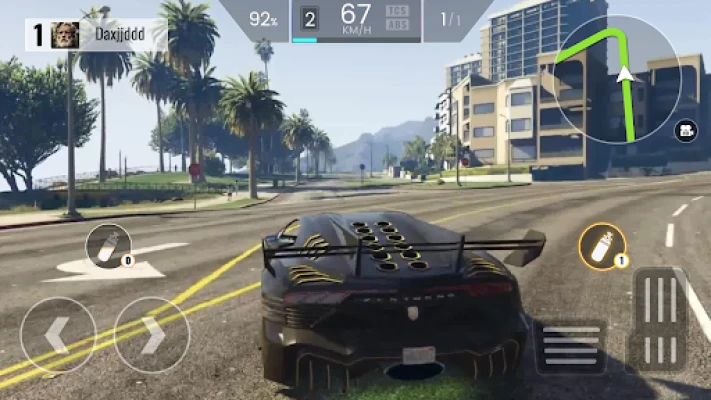Toggle the ABS indicator

click(x=396, y=24)
